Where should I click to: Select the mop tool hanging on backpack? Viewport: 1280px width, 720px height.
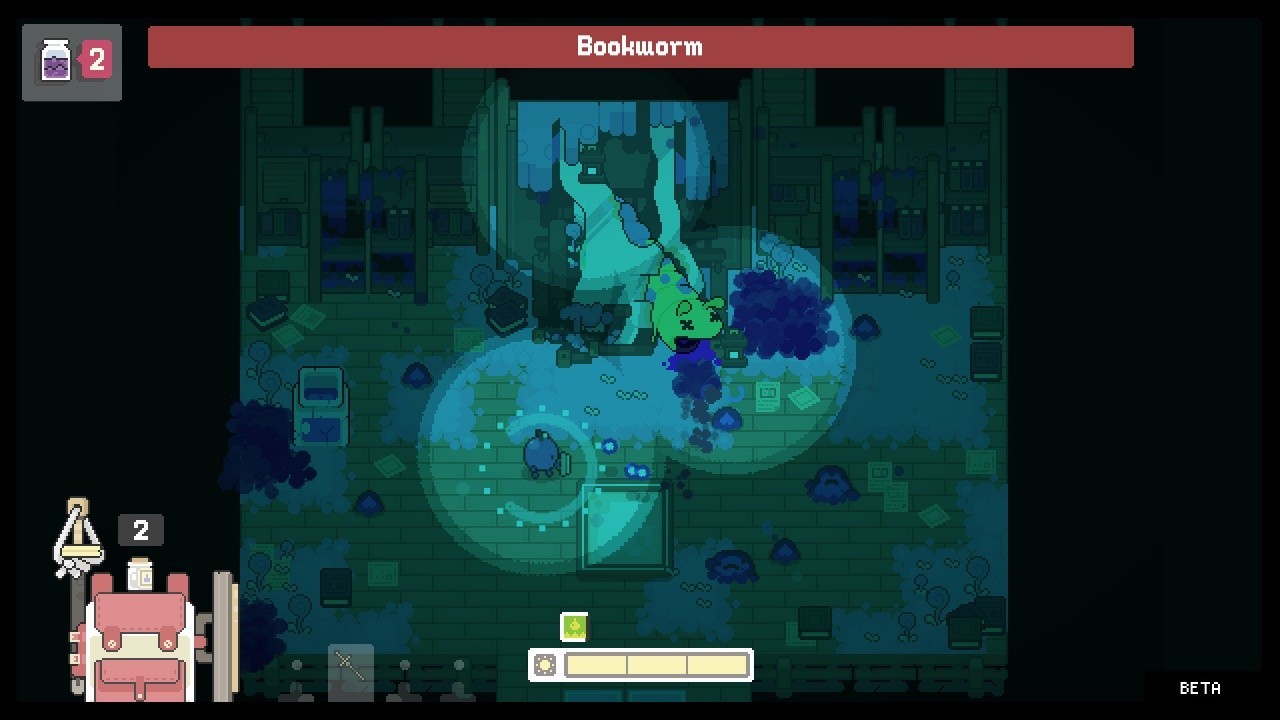[78, 539]
